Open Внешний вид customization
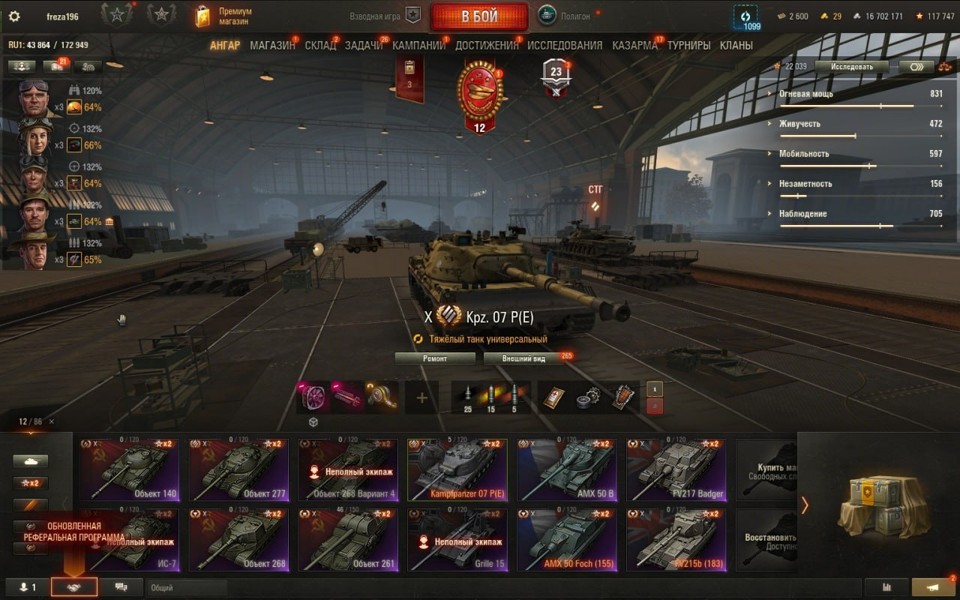The image size is (960, 600). 523,357
